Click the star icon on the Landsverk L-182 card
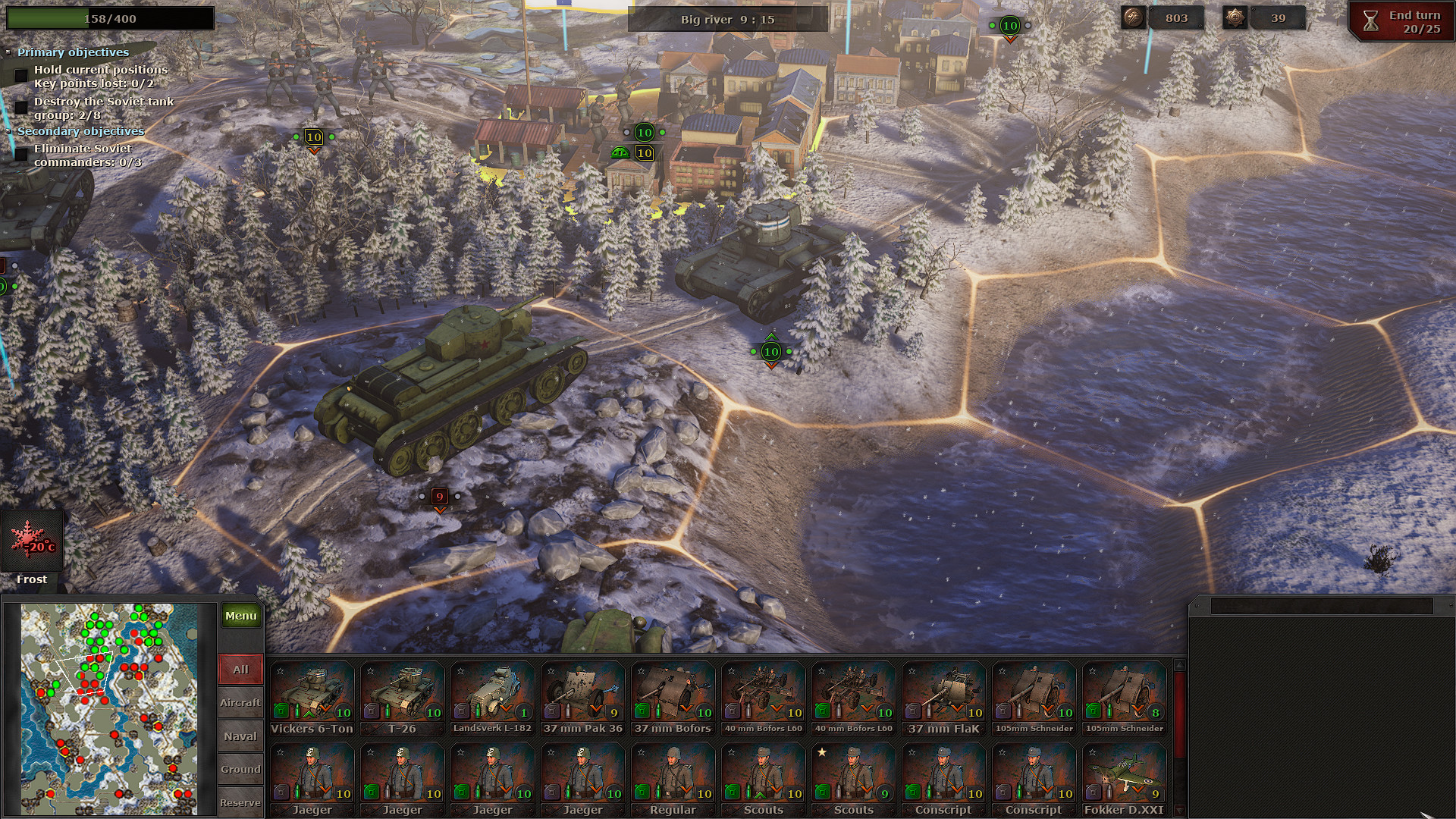 pyautogui.click(x=460, y=672)
